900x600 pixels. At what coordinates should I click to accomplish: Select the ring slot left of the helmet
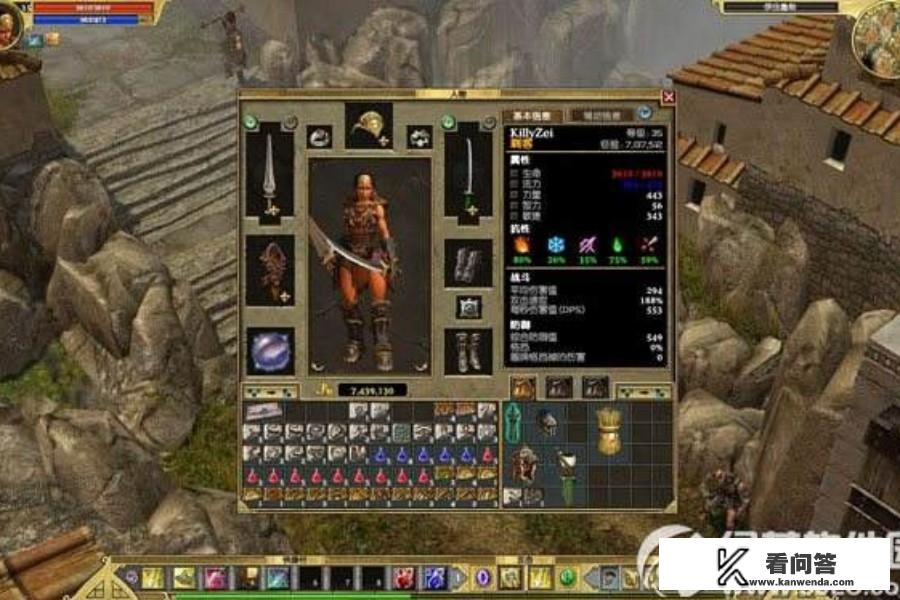click(320, 137)
